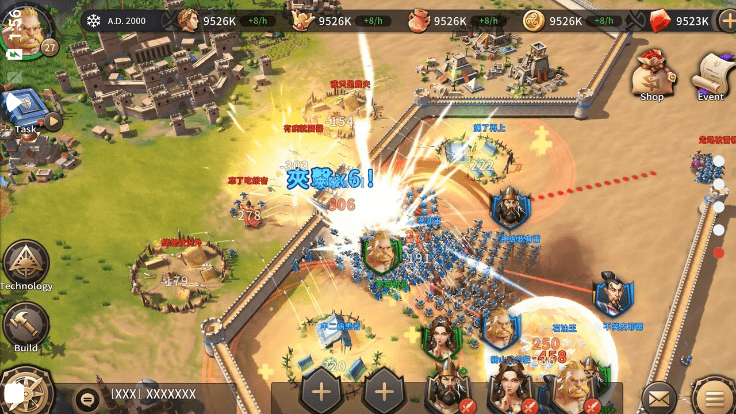Open the Shop
736x414 pixels.
coord(653,73)
